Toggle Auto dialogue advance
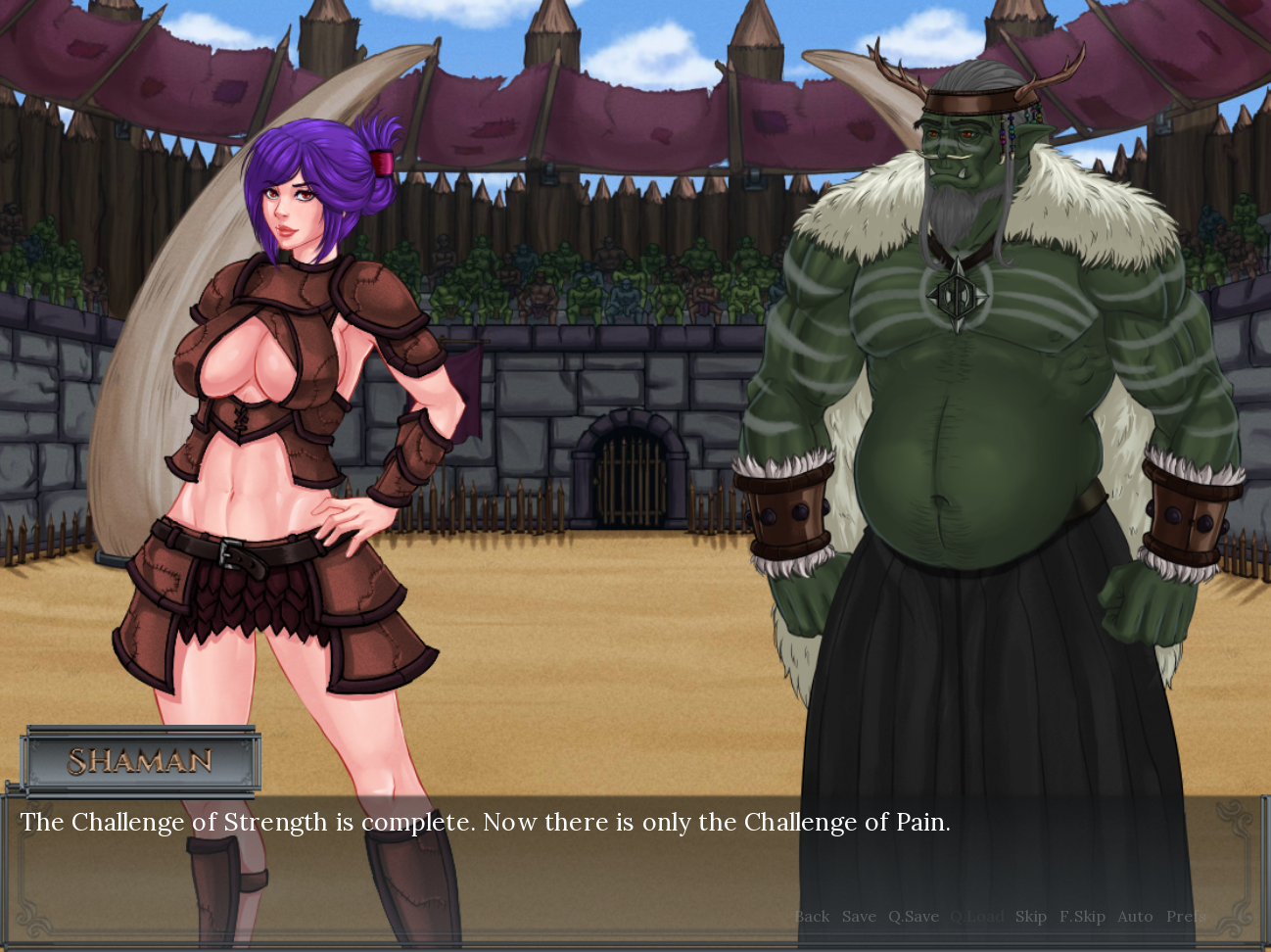1271x952 pixels. [1135, 917]
